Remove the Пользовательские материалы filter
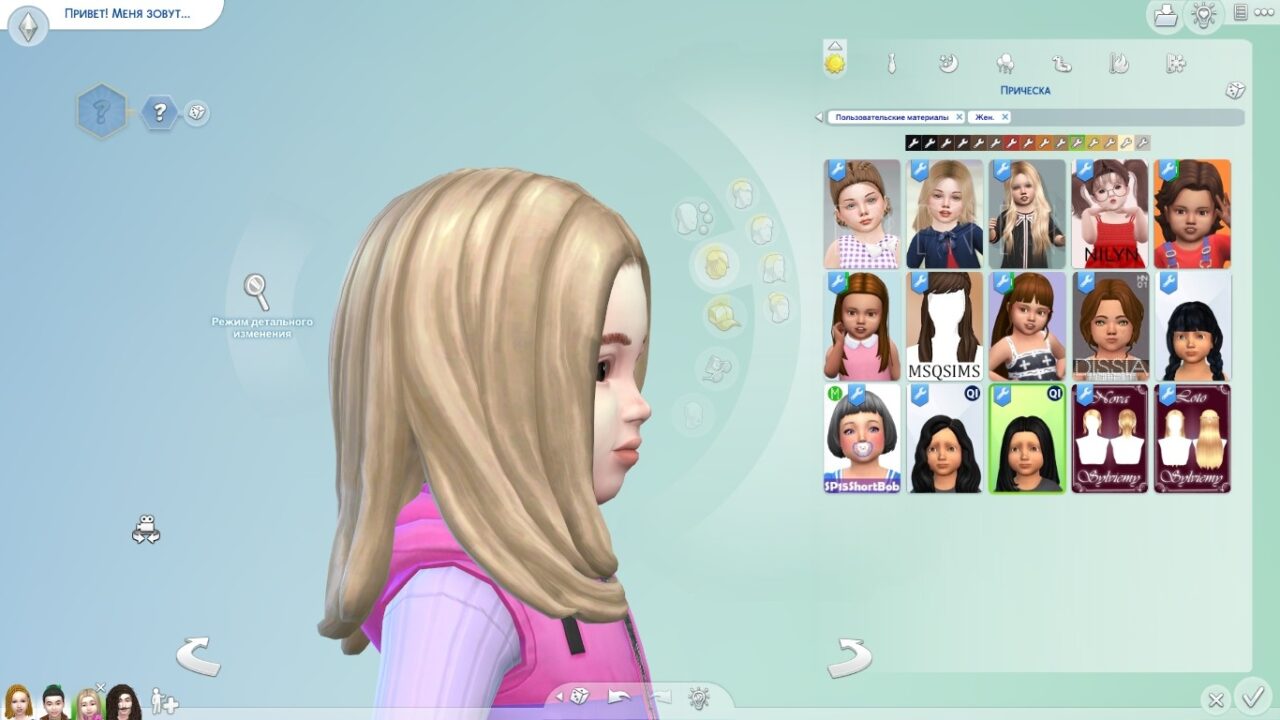Viewport: 1280px width, 720px height. coord(959,117)
